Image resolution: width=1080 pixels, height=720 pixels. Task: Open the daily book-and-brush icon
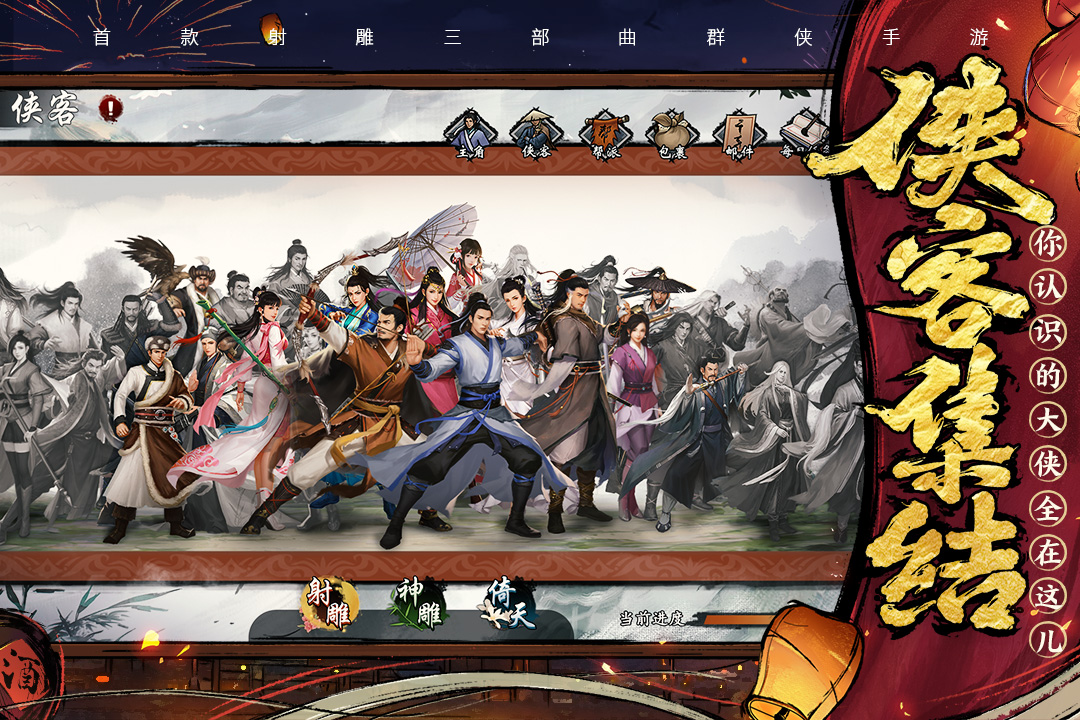pyautogui.click(x=803, y=134)
